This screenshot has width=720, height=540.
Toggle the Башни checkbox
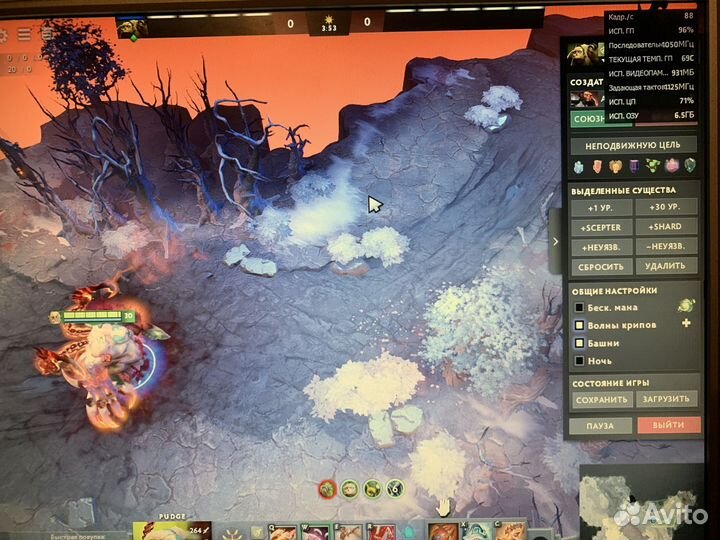(x=579, y=343)
